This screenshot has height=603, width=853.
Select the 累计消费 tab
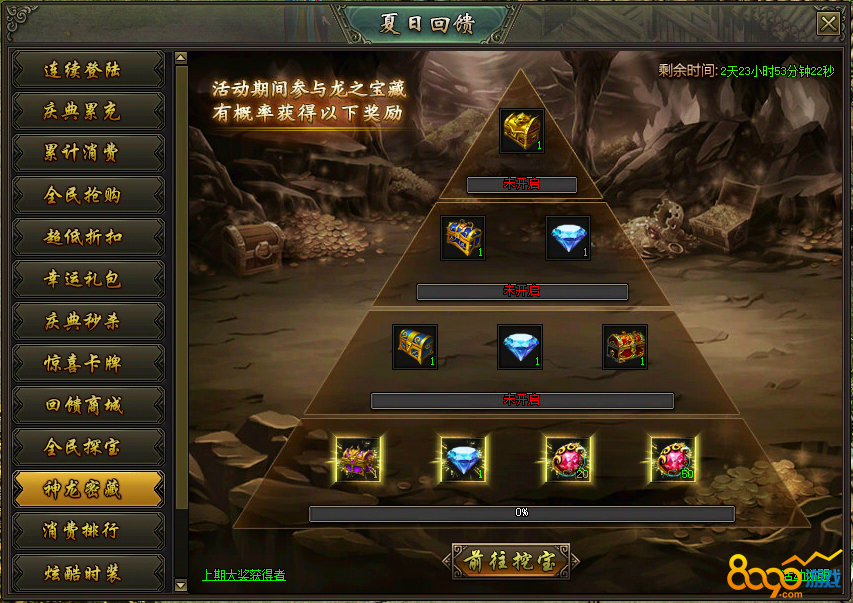87,154
